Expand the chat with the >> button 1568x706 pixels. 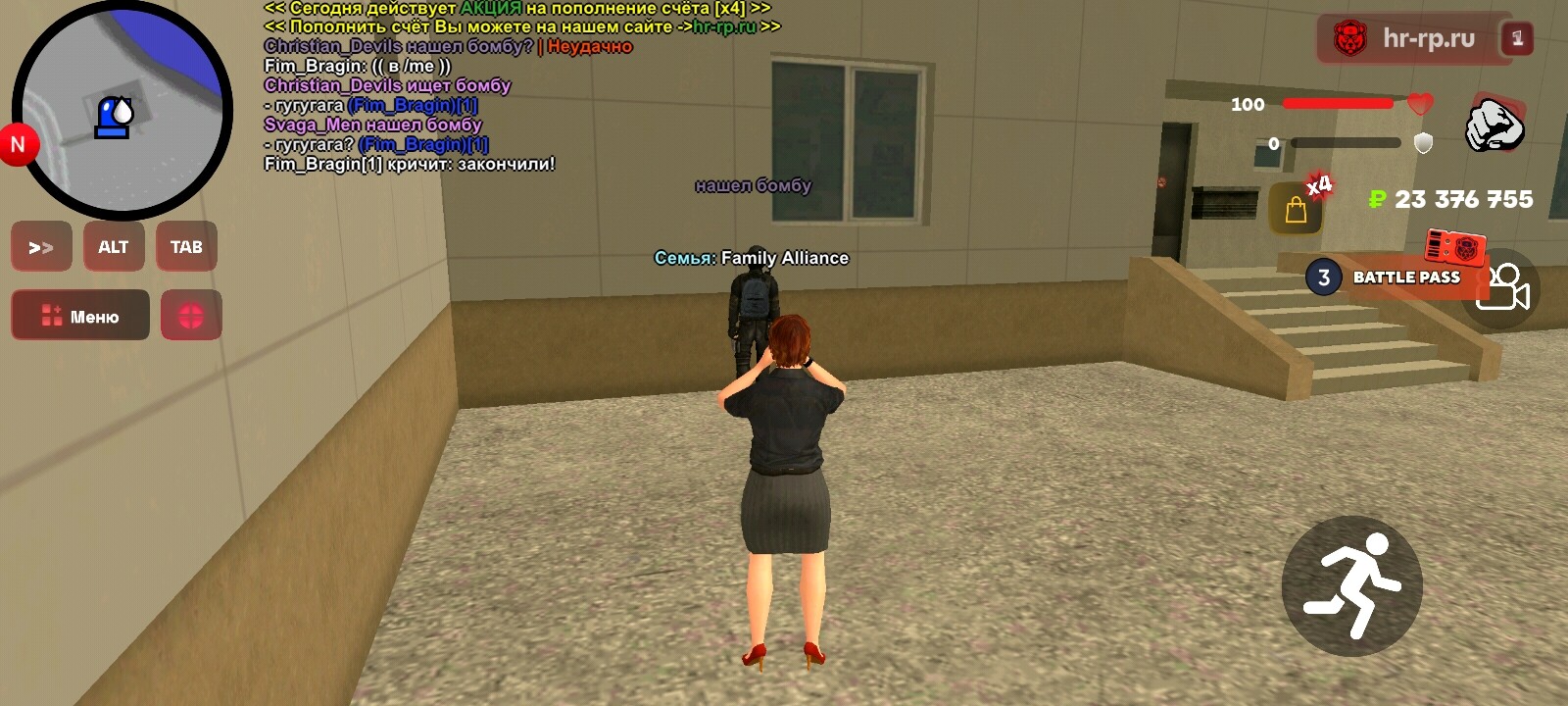tap(40, 246)
